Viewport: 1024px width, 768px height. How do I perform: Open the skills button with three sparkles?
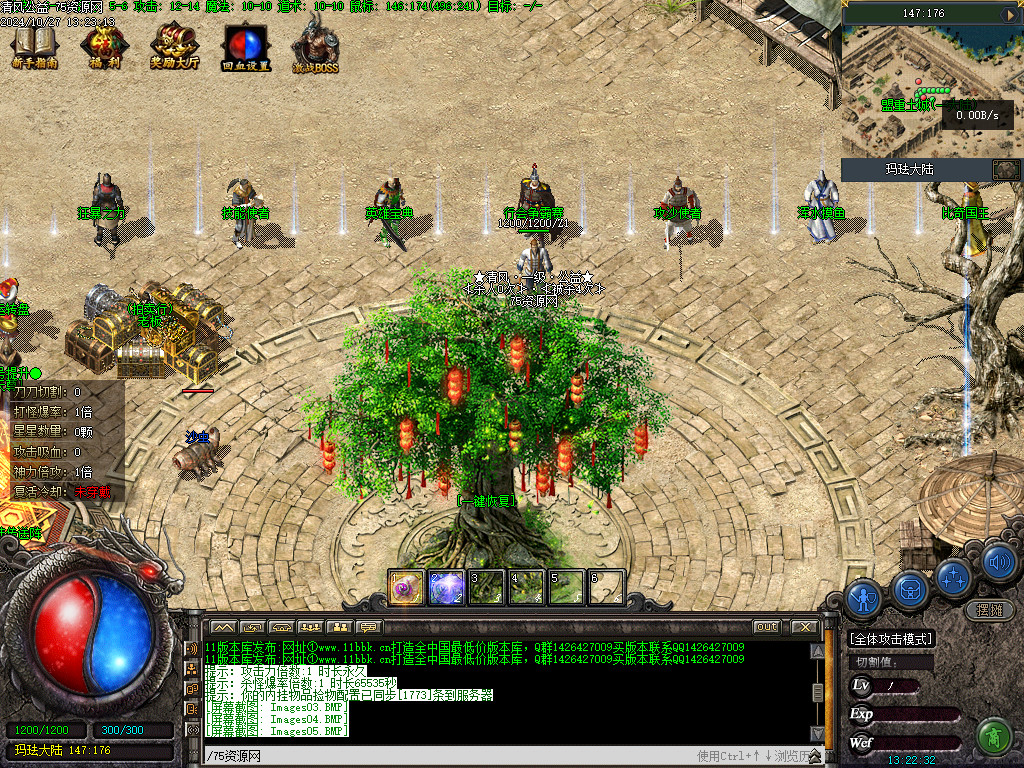(955, 577)
